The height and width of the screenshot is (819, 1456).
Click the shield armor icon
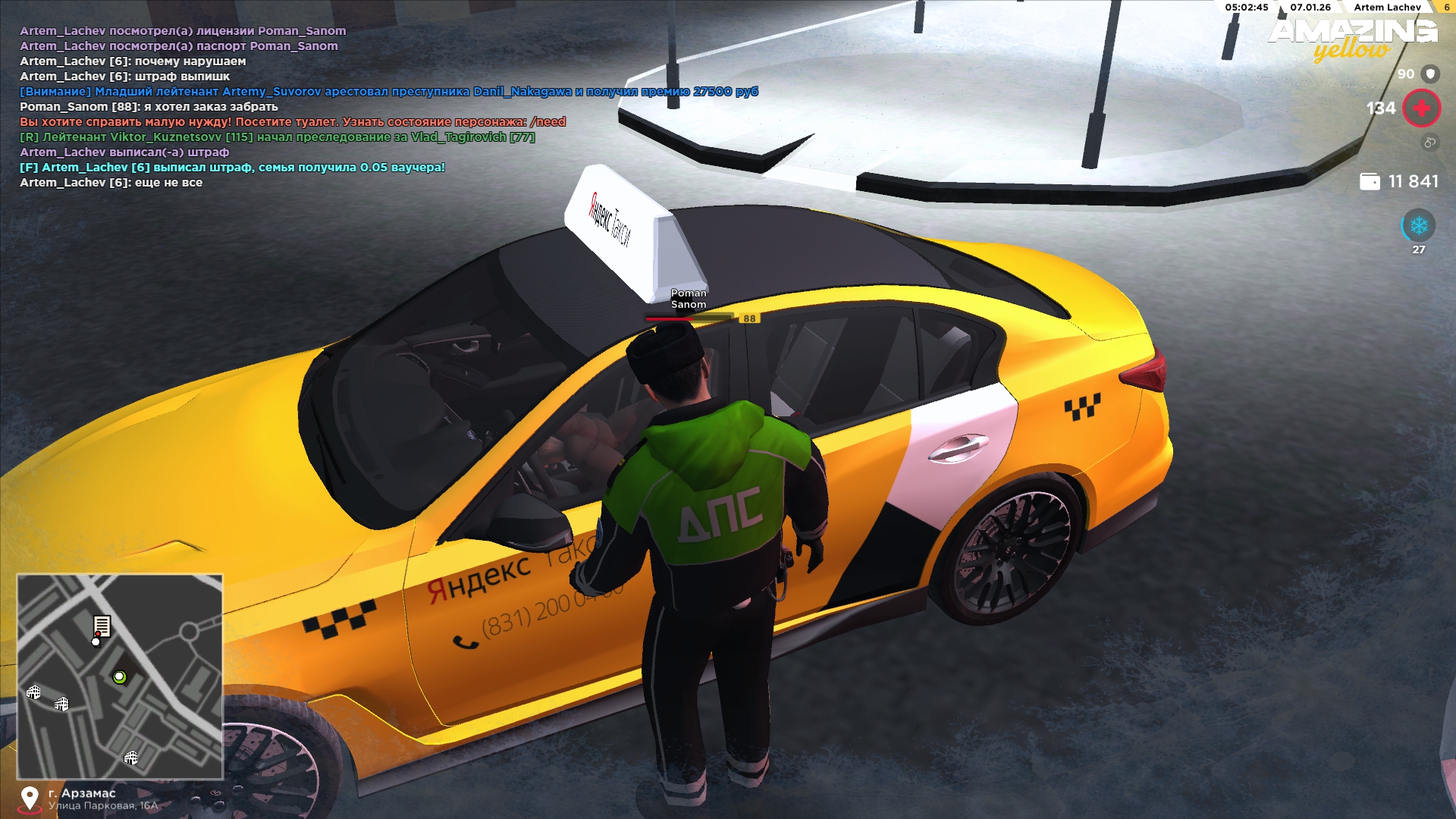tap(1430, 74)
